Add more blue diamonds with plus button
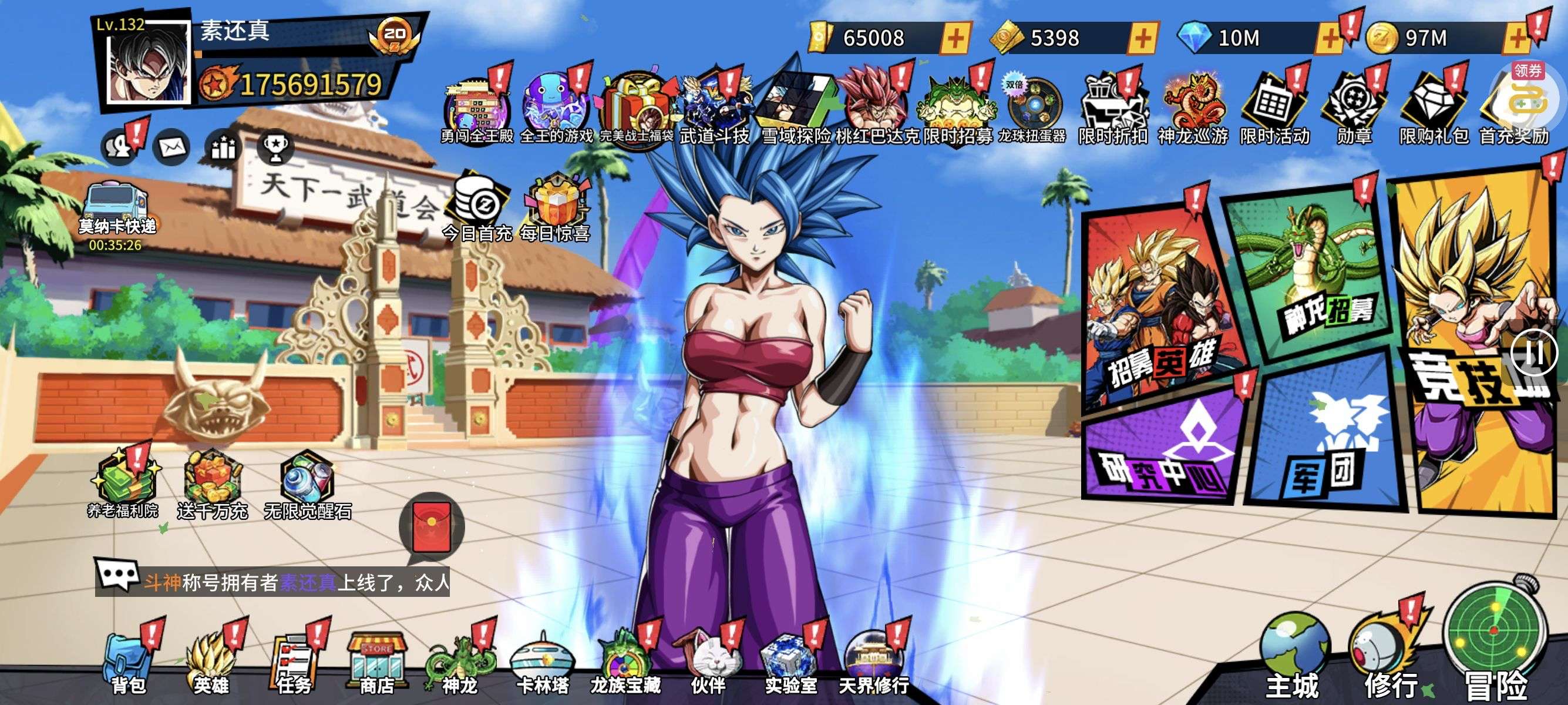Viewport: 1568px width, 705px height. tap(1330, 38)
